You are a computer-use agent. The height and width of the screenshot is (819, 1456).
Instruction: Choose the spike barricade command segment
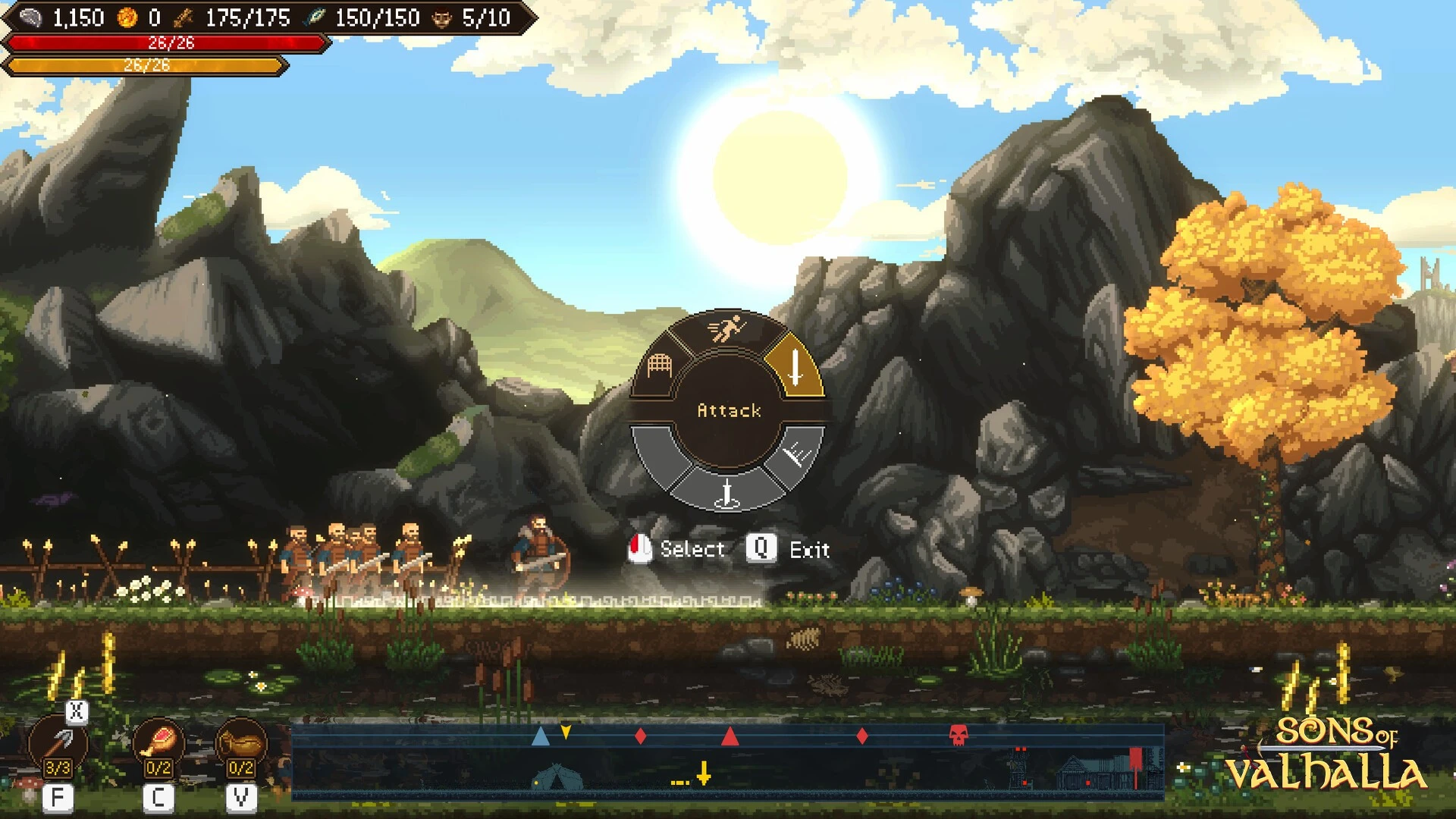coord(797,455)
